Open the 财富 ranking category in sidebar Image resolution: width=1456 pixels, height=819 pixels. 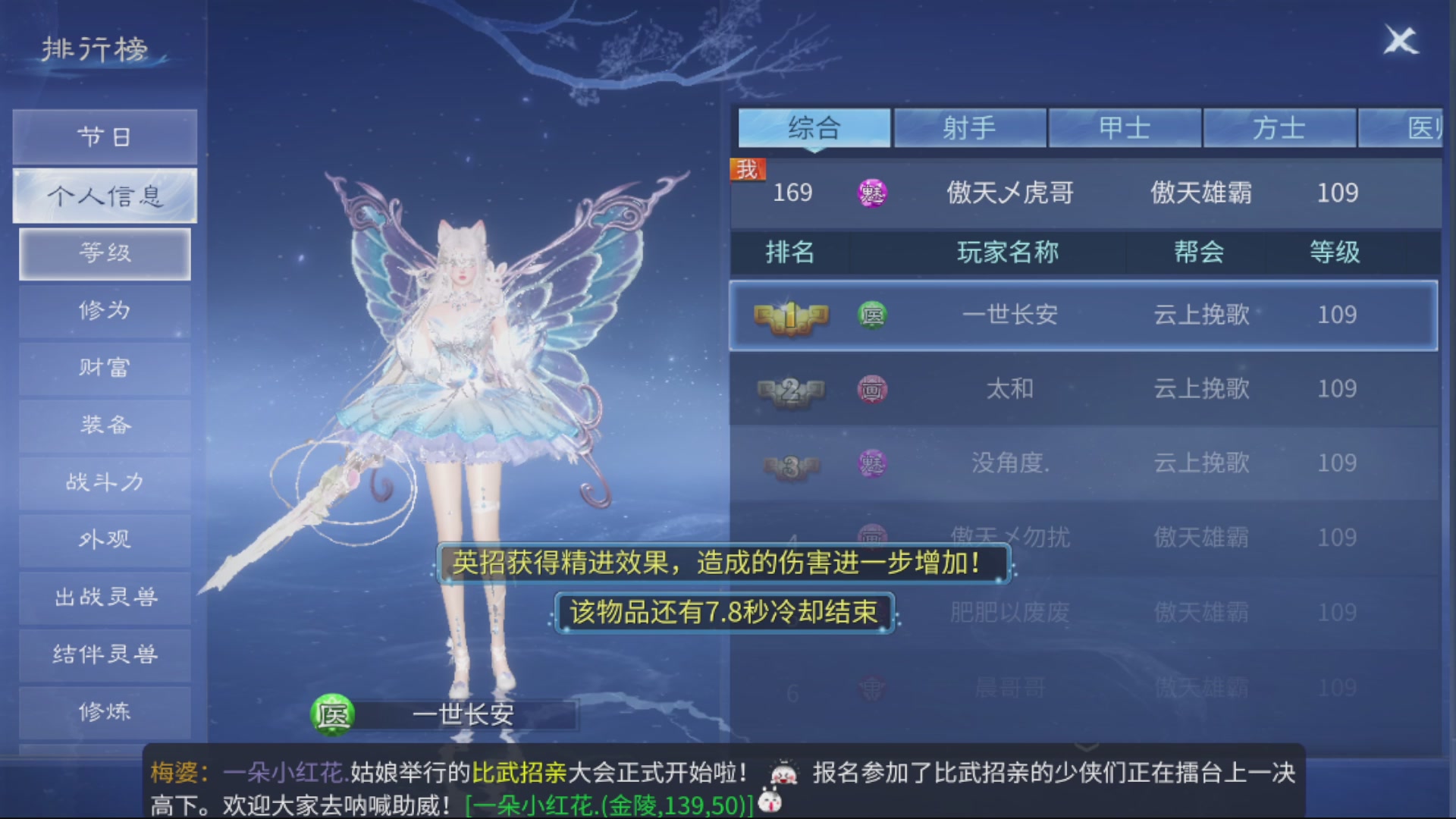(104, 368)
